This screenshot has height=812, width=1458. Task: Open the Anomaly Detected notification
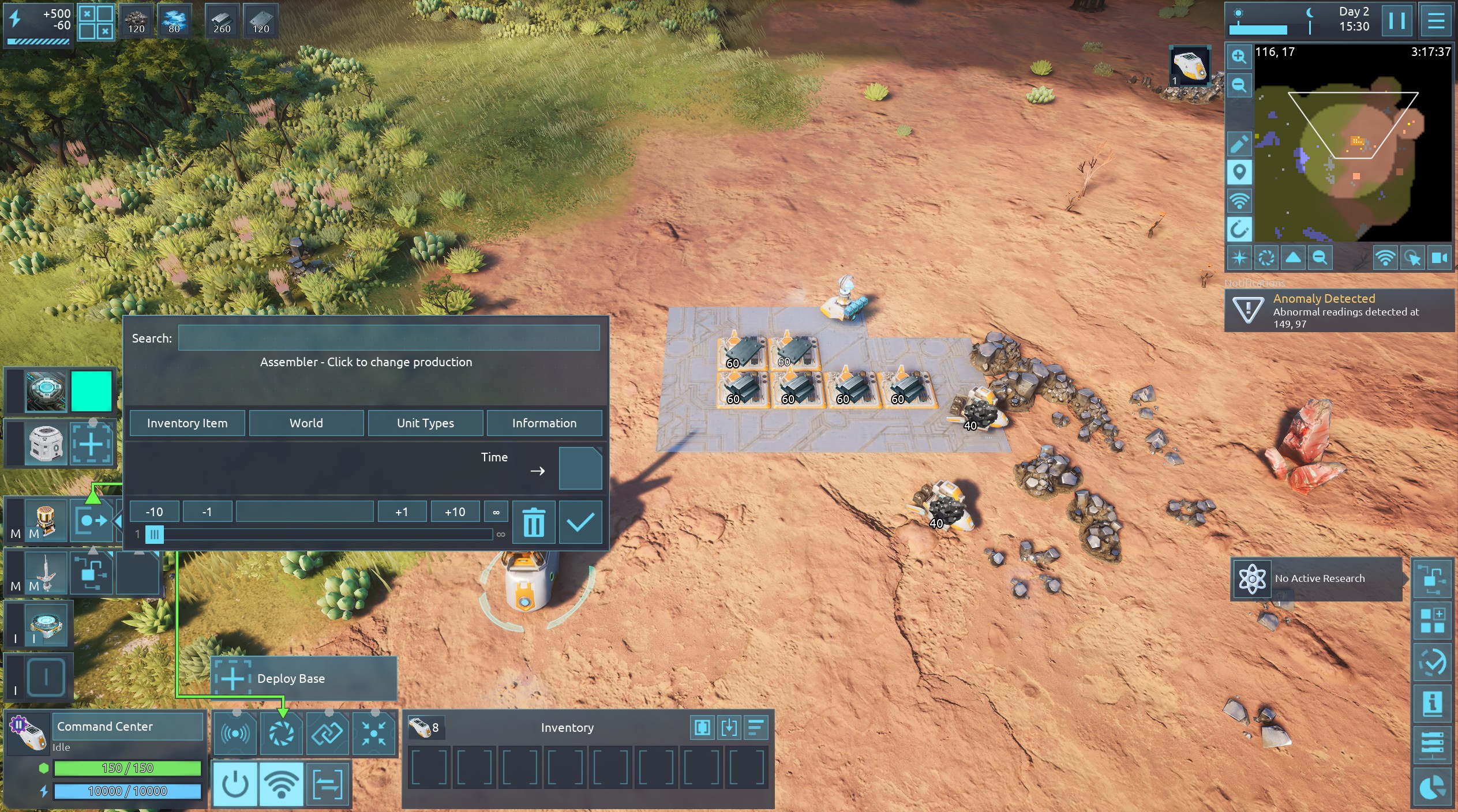pyautogui.click(x=1339, y=310)
